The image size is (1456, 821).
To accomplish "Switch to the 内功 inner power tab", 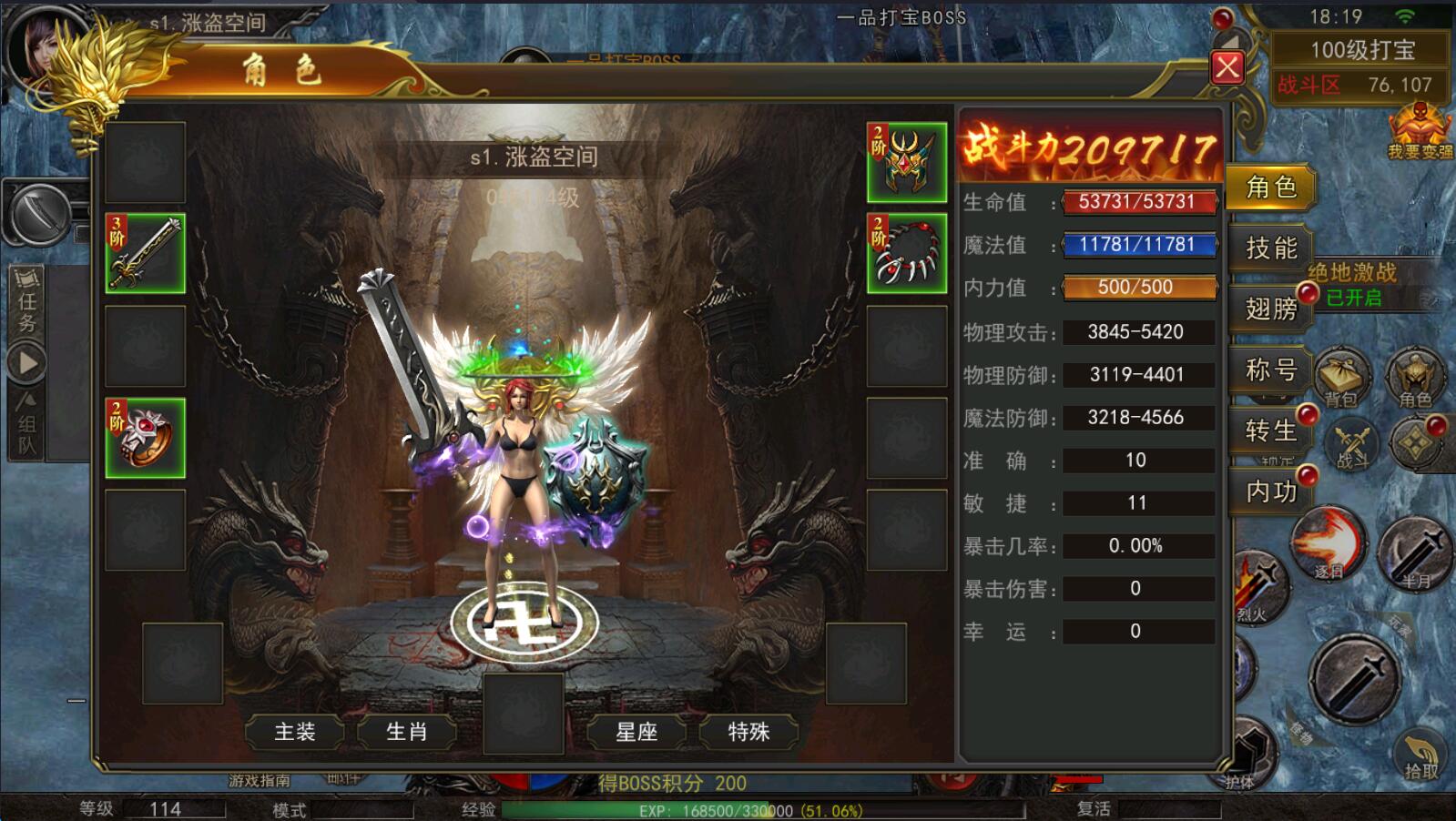I will pos(1270,492).
